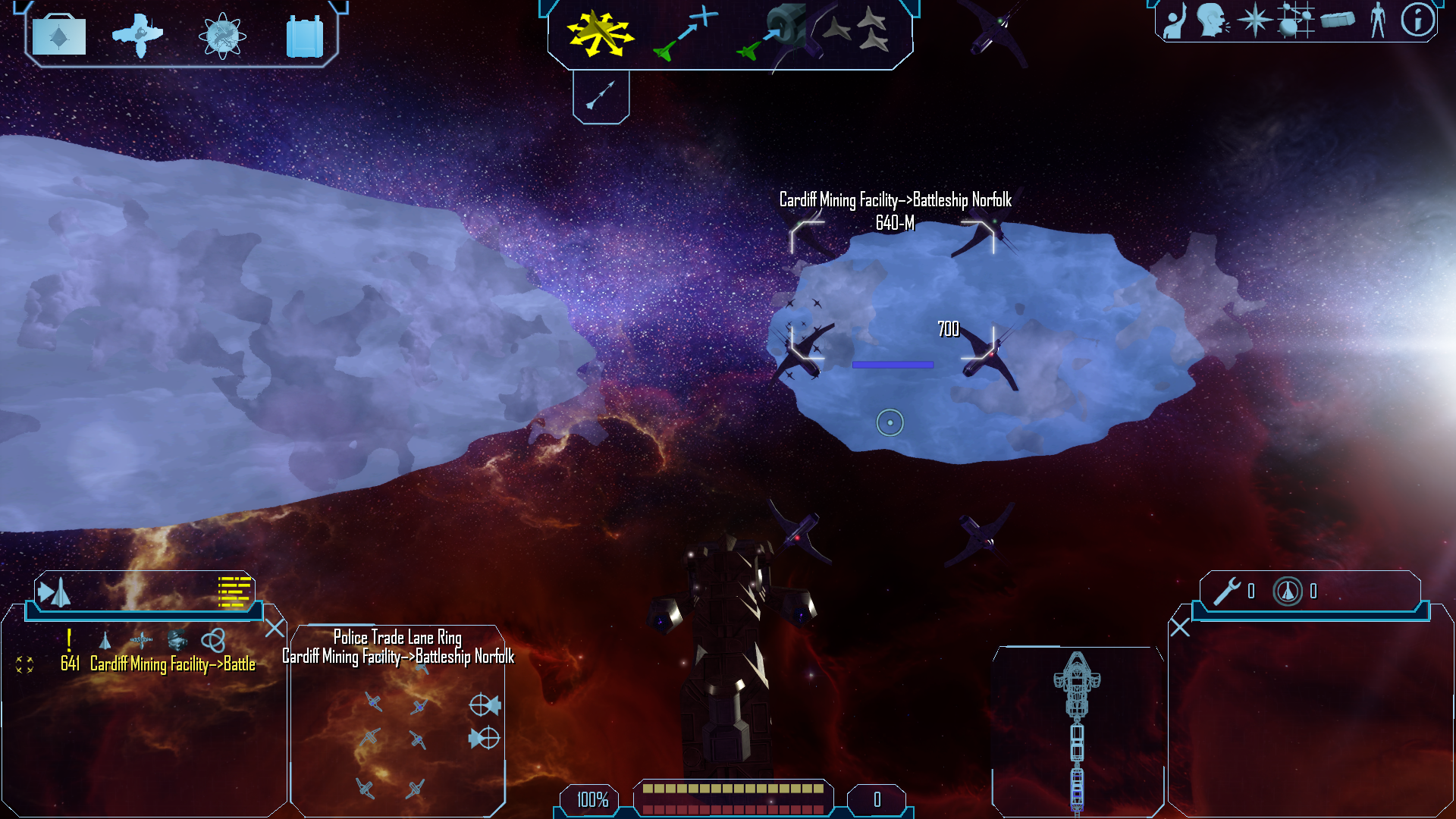The width and height of the screenshot is (1456, 819).
Task: Choose the go-to maneuver with blue cross
Action: coord(686,32)
